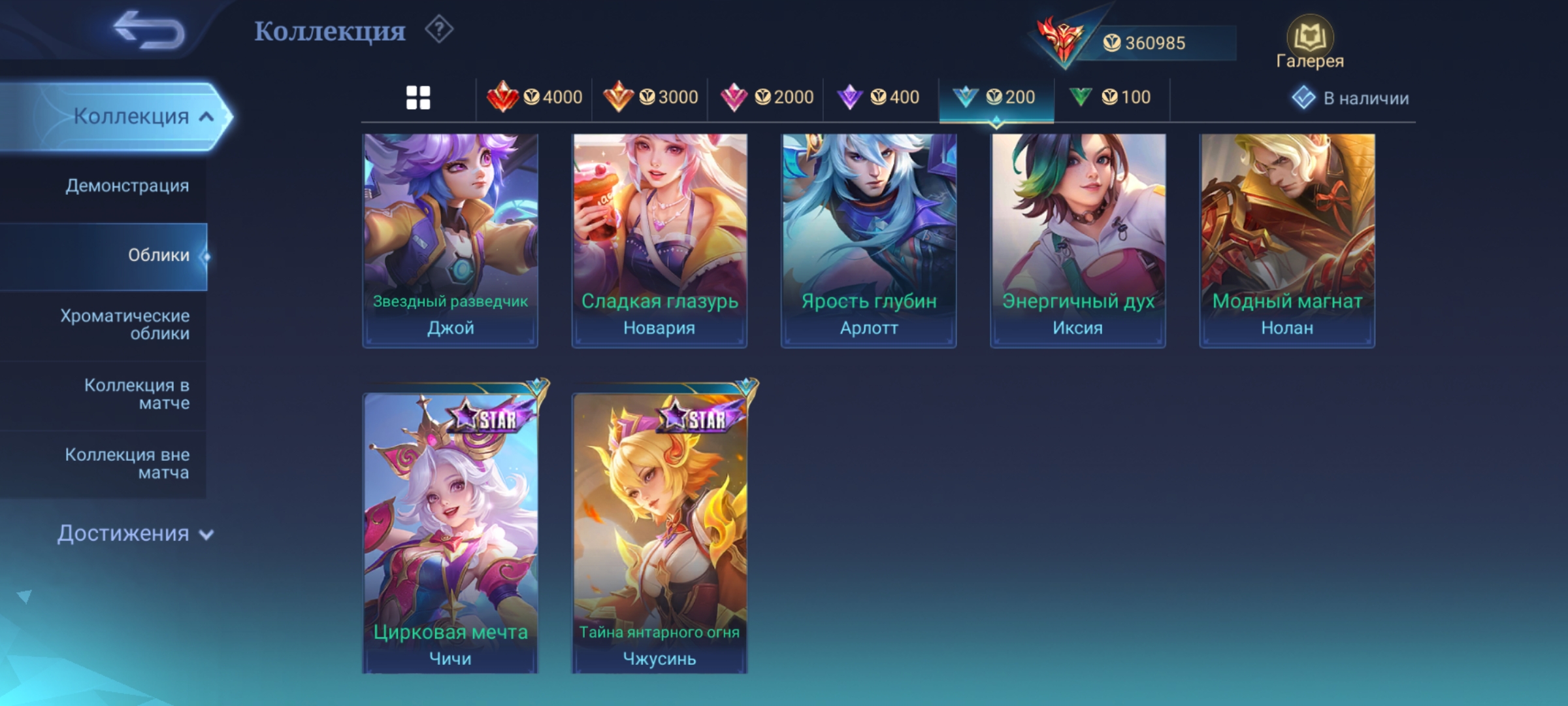Image resolution: width=1568 pixels, height=706 pixels.
Task: Switch to the 4000 points tier tab
Action: click(x=534, y=98)
